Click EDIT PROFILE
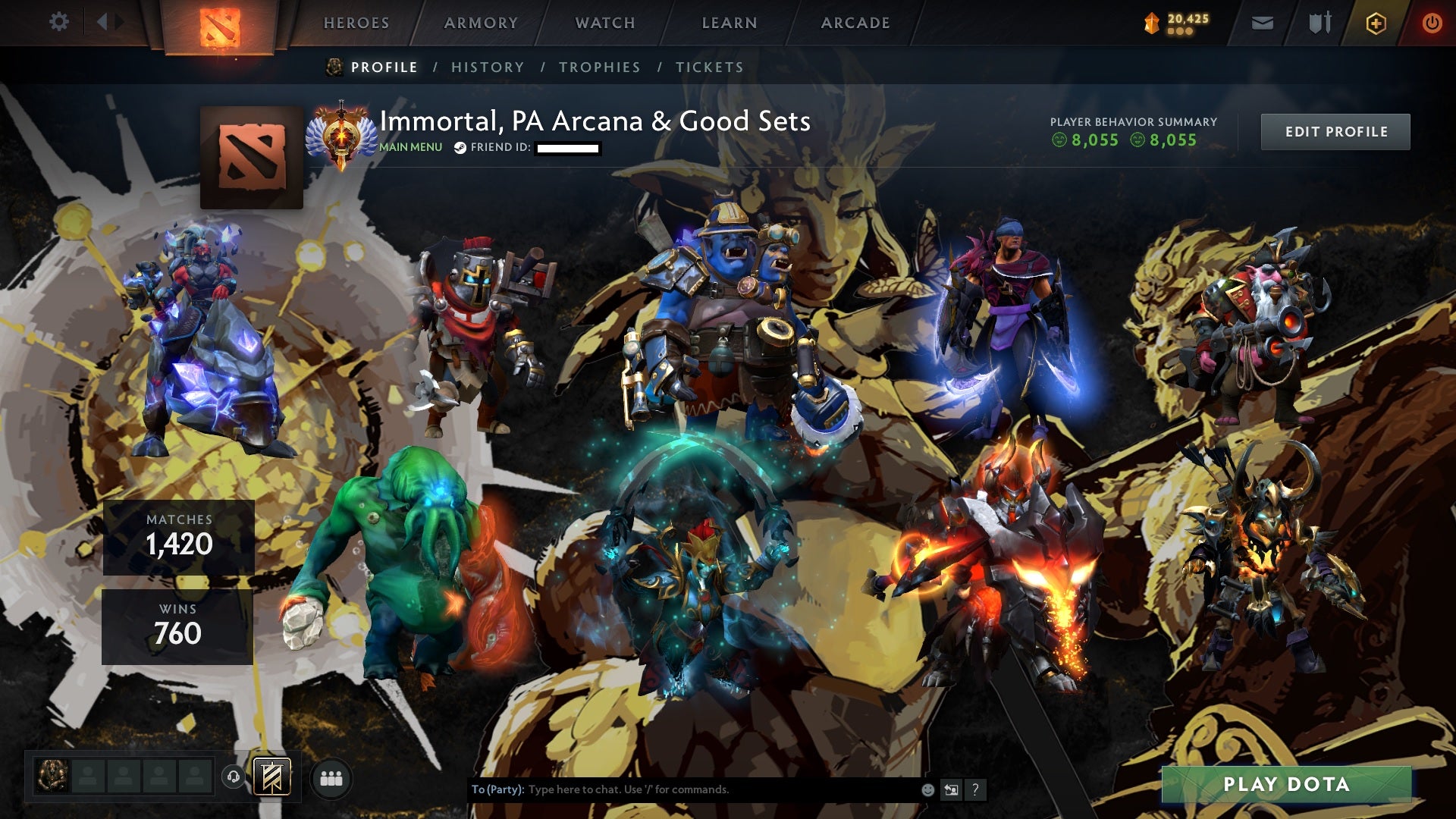Screen dimensions: 1456x819 (1335, 130)
